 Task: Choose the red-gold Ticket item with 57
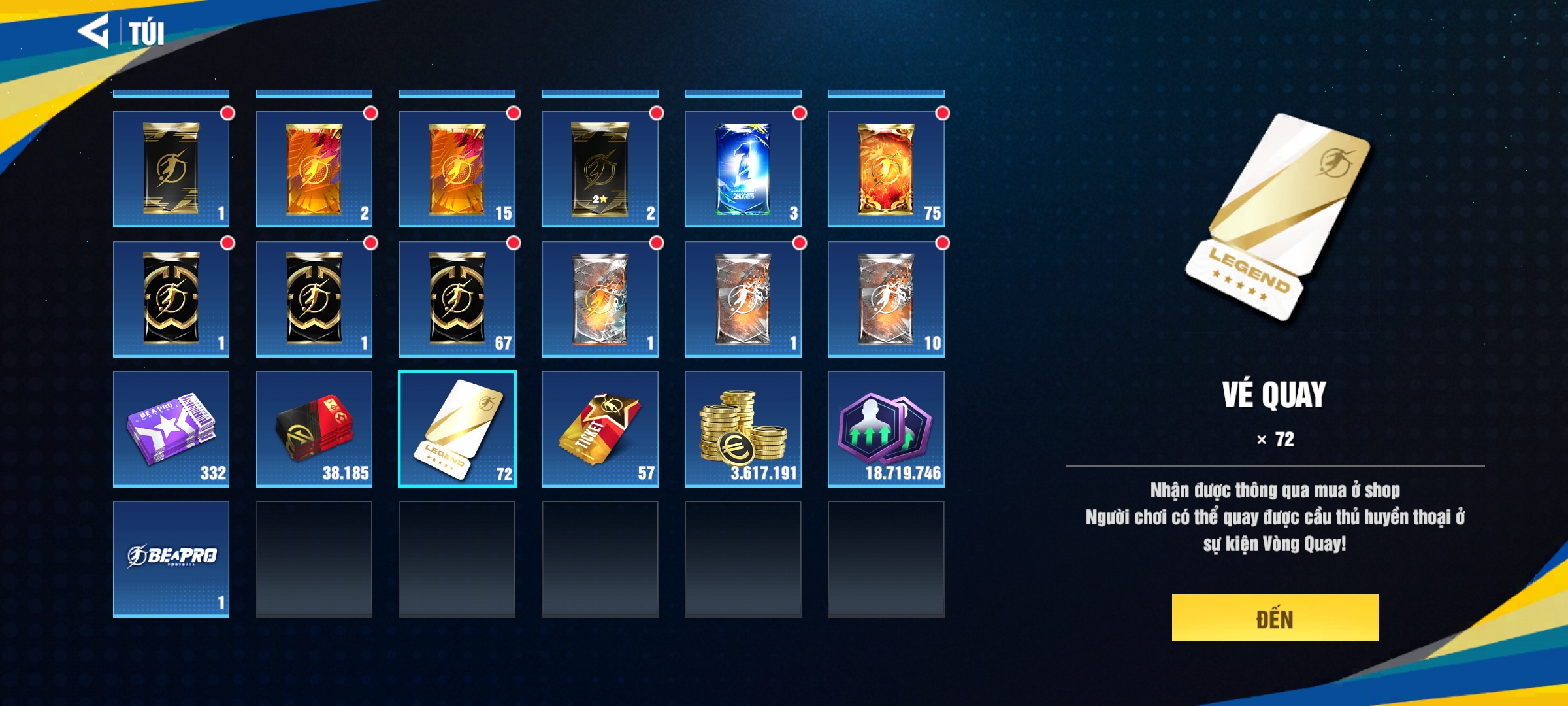click(x=600, y=429)
